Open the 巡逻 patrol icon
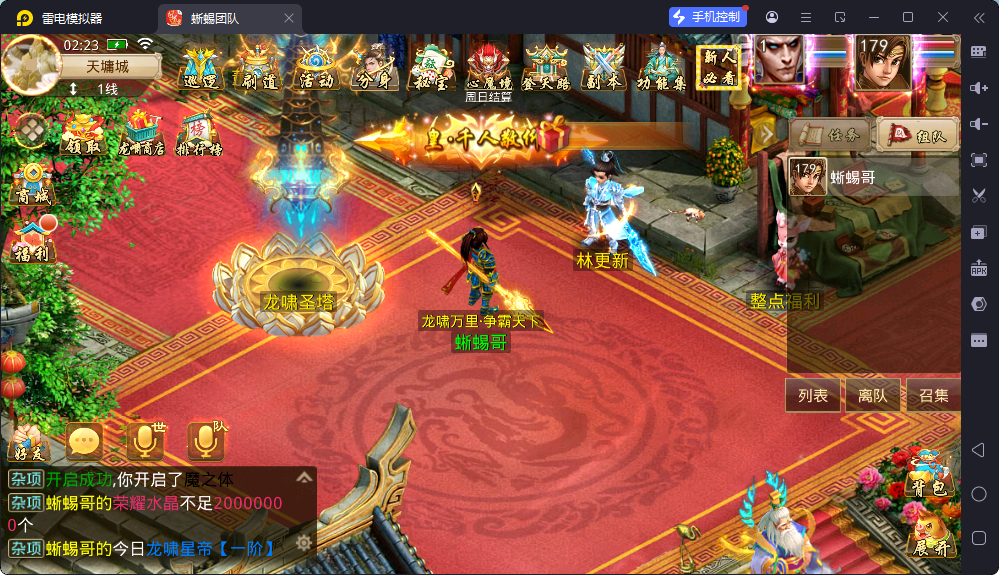 click(202, 68)
